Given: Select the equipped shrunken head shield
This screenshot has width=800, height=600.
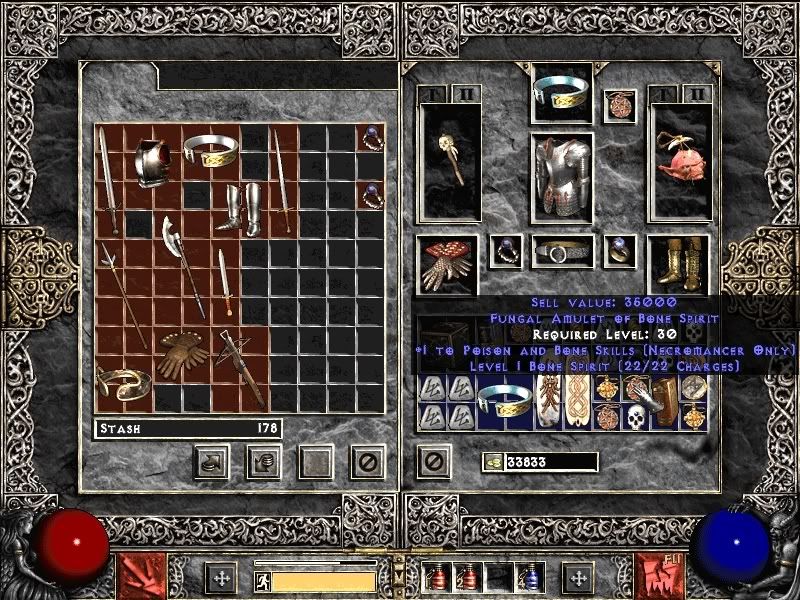Looking at the screenshot, I should click(x=678, y=160).
